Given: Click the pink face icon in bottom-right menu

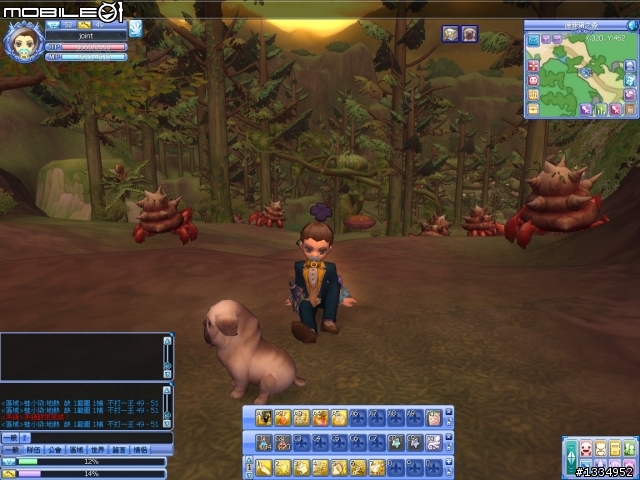Looking at the screenshot, I should coord(587,448).
